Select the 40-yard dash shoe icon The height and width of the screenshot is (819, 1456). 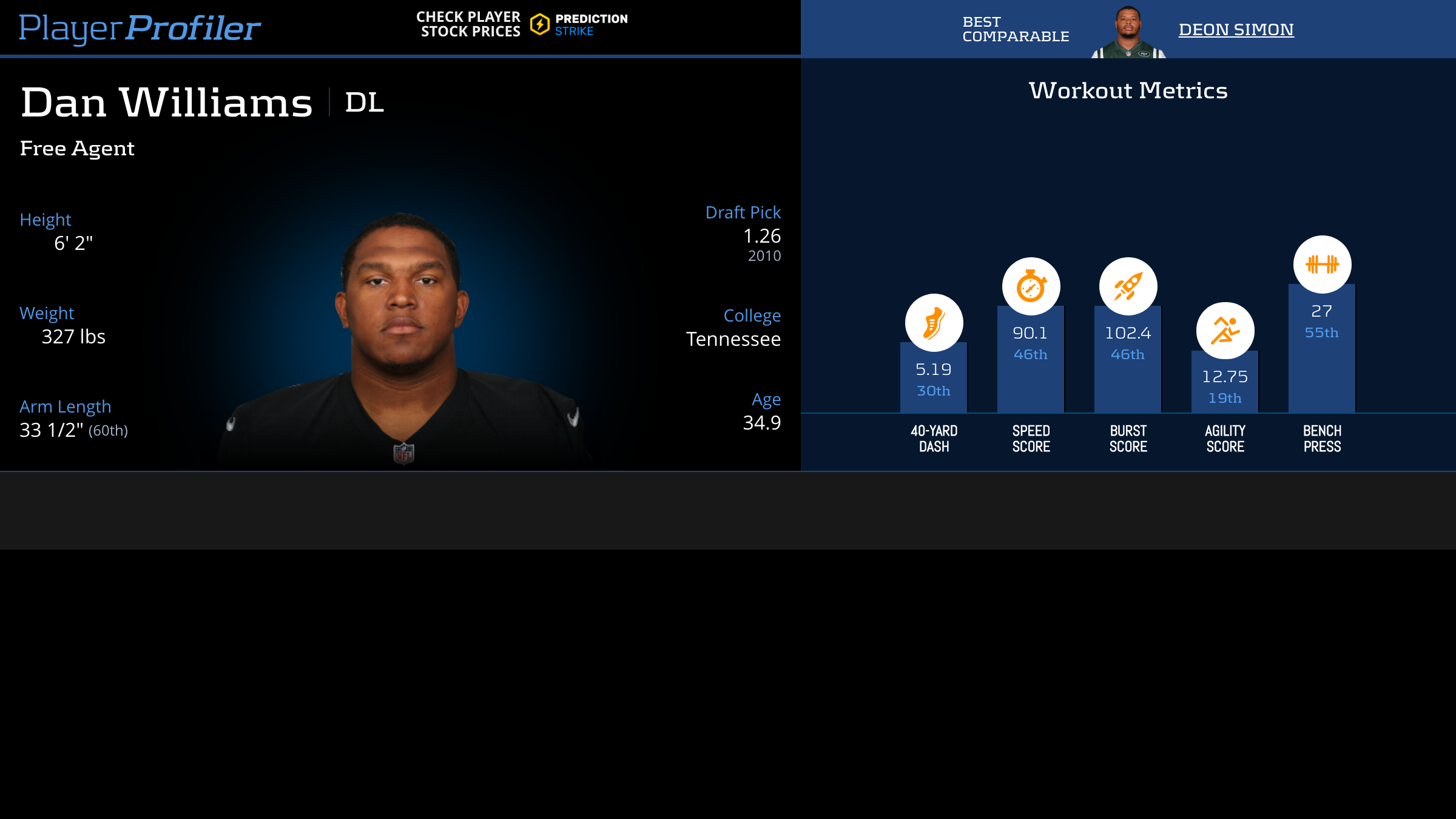(934, 323)
